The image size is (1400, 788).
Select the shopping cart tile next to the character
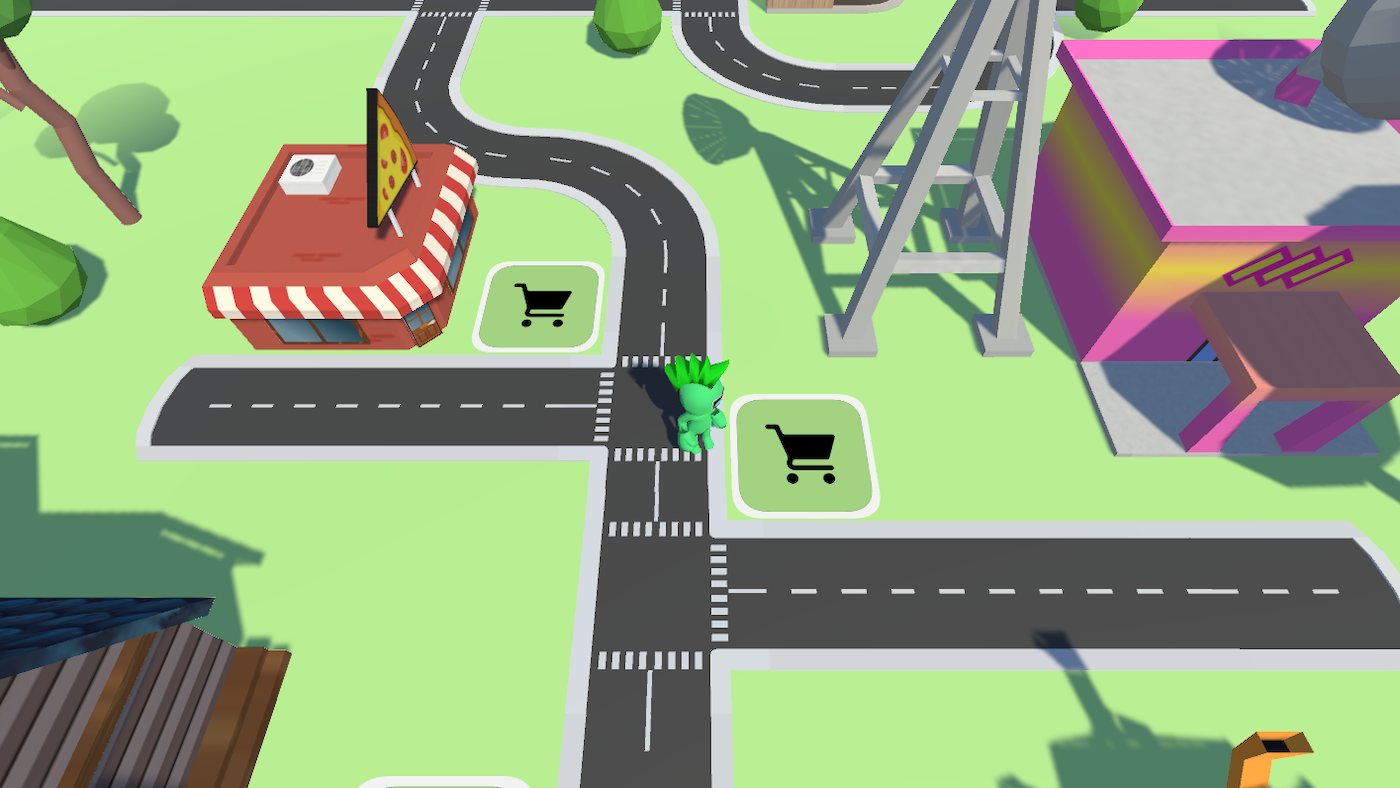pyautogui.click(x=805, y=455)
